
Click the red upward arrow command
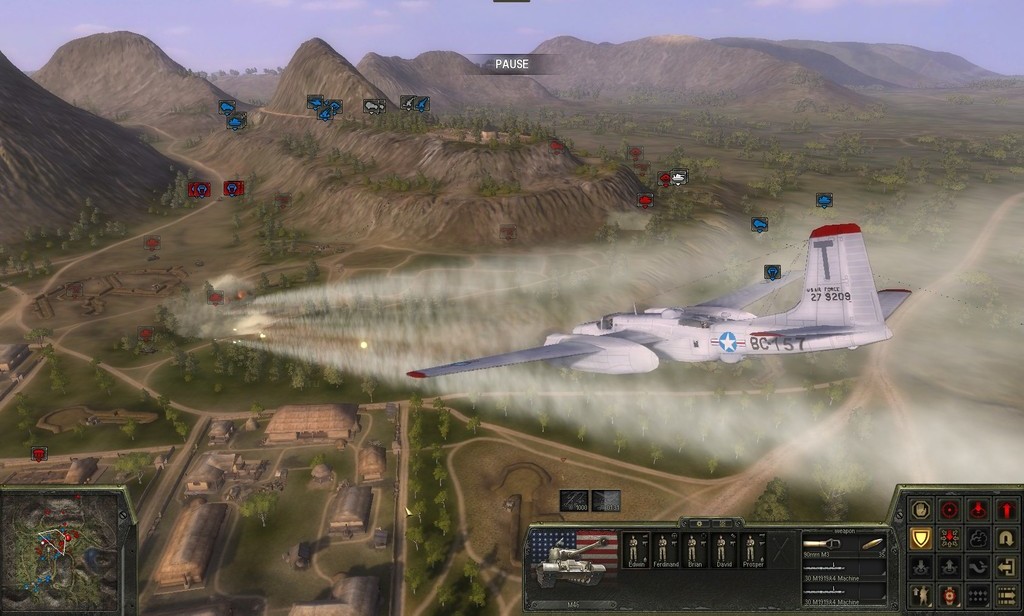coord(1005,509)
